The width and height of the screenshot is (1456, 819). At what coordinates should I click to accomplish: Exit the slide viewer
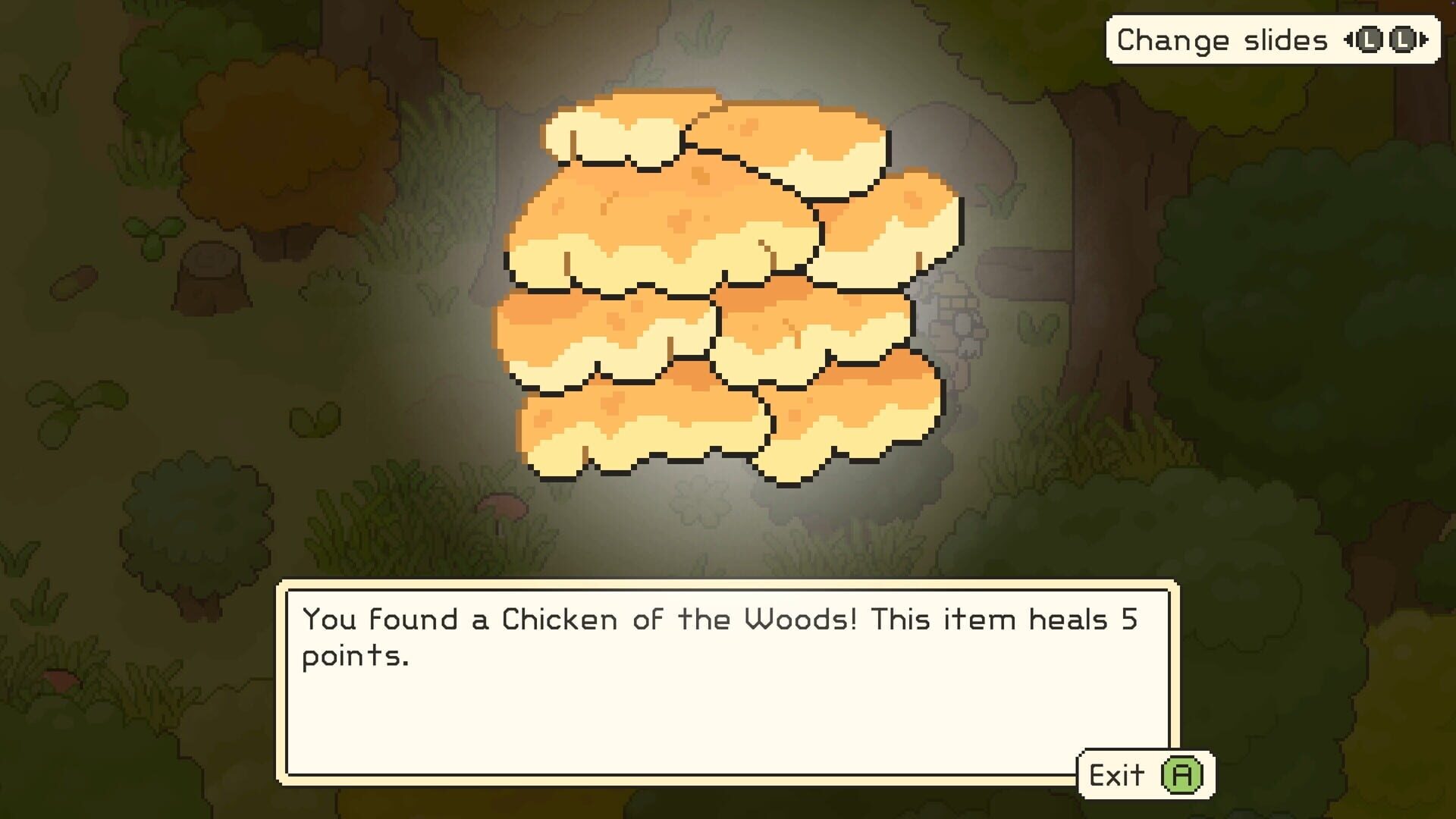tap(1141, 775)
